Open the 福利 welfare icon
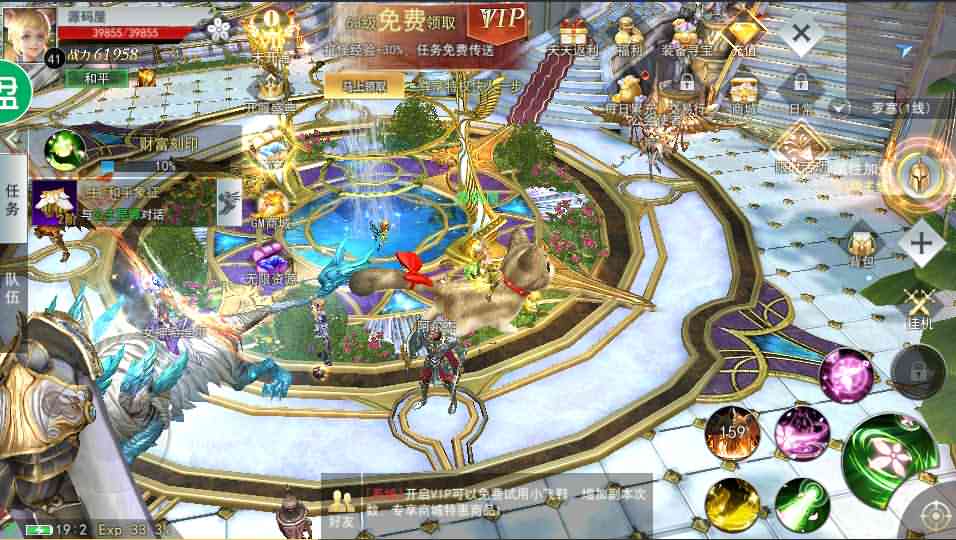The height and width of the screenshot is (540, 956). tap(632, 36)
